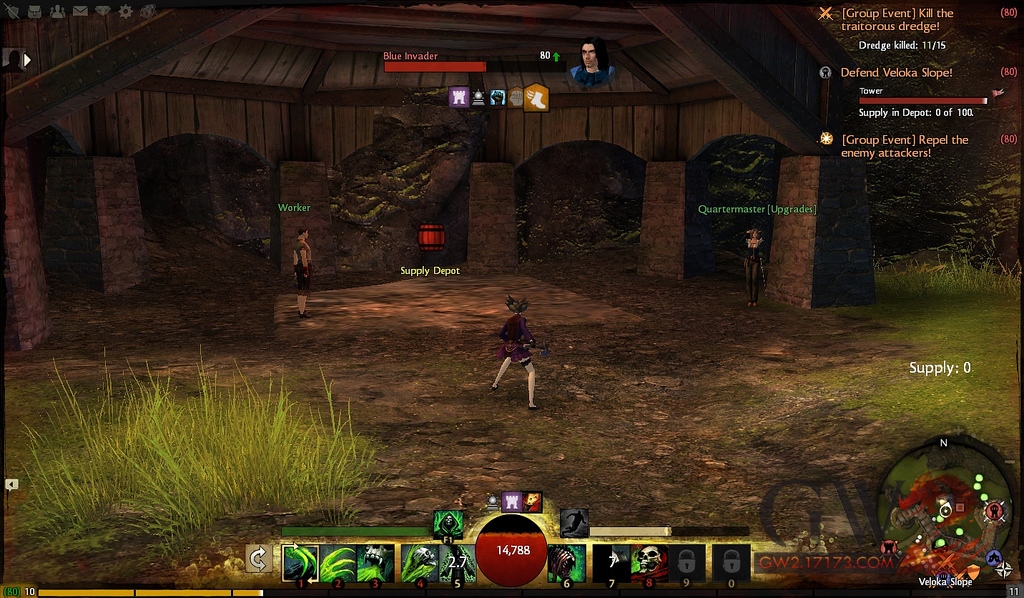Open the contacts and guild icon
Screen dimensions: 1024x598
(x=56, y=12)
